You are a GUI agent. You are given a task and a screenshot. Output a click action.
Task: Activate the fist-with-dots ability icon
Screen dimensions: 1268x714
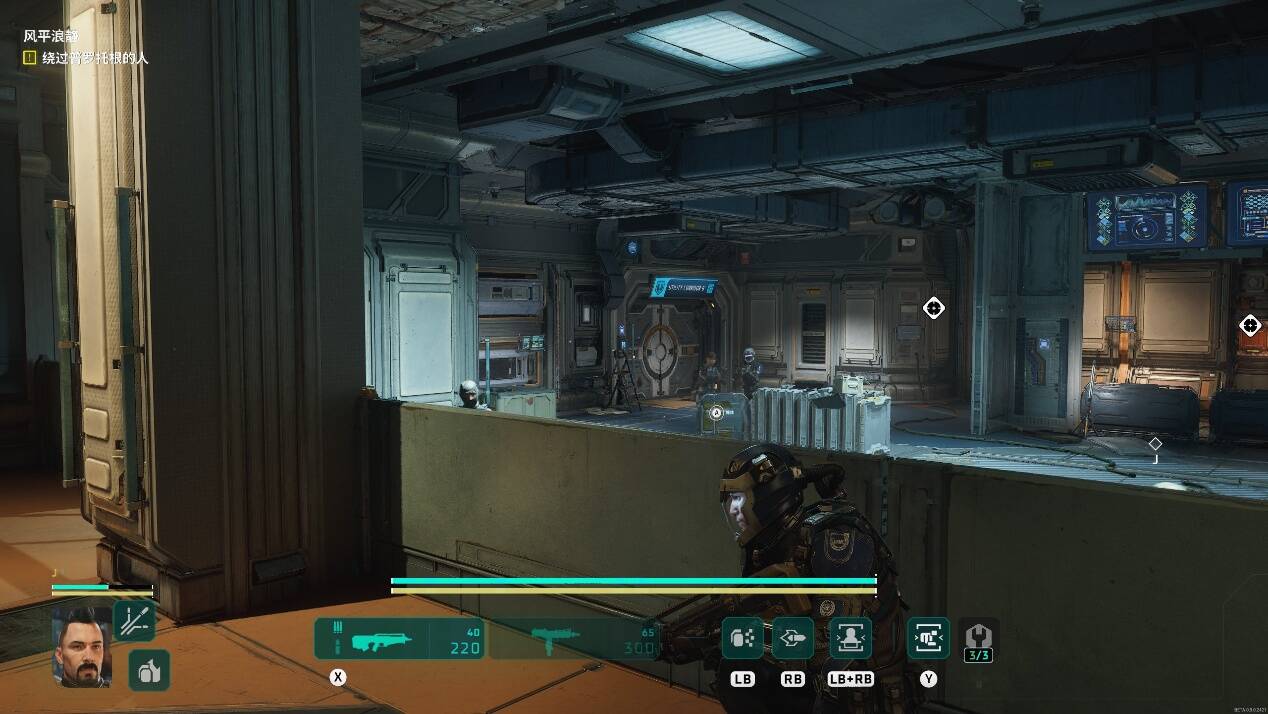point(743,638)
